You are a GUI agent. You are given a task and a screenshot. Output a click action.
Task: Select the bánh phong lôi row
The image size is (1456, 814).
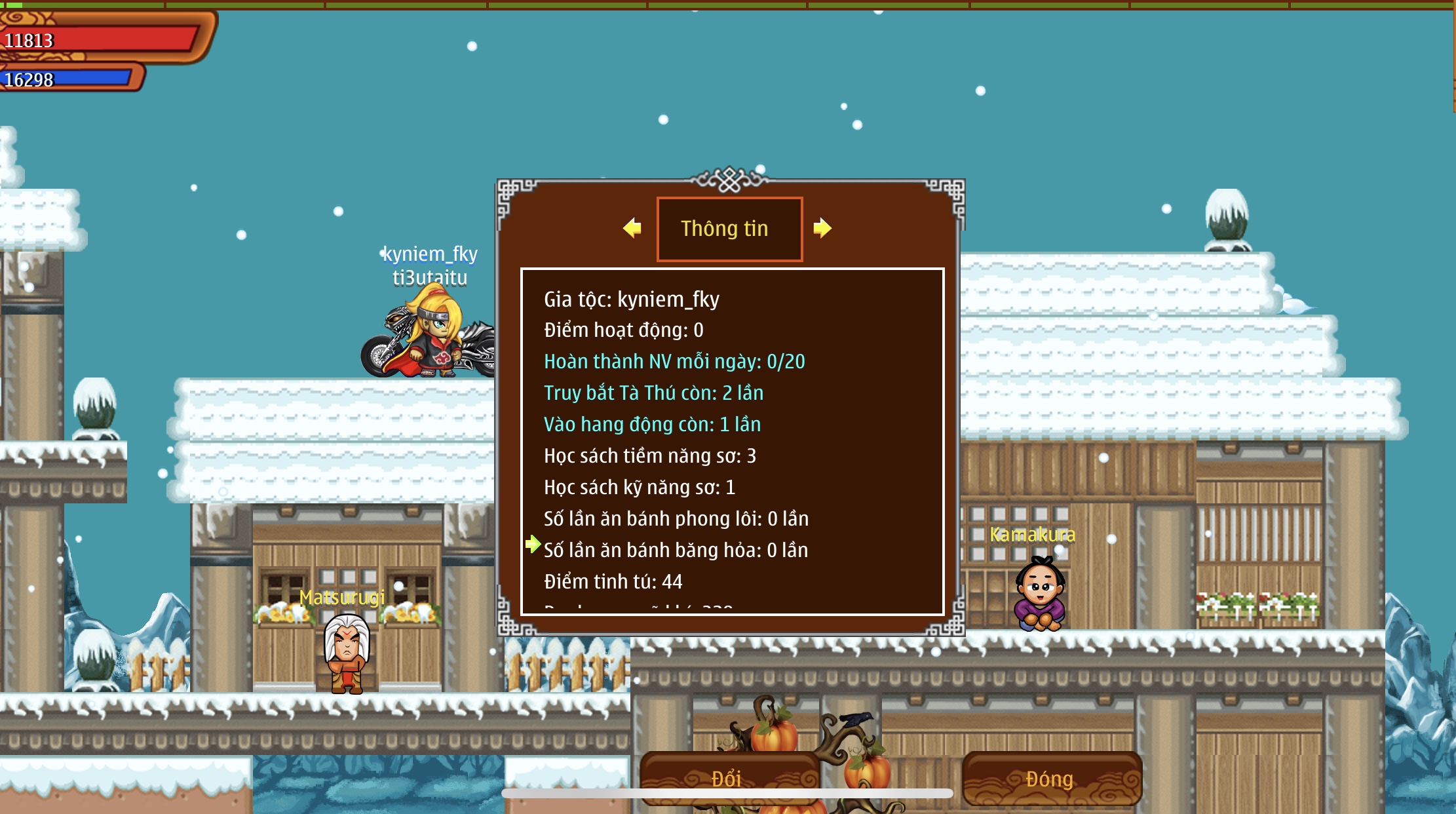coord(676,519)
